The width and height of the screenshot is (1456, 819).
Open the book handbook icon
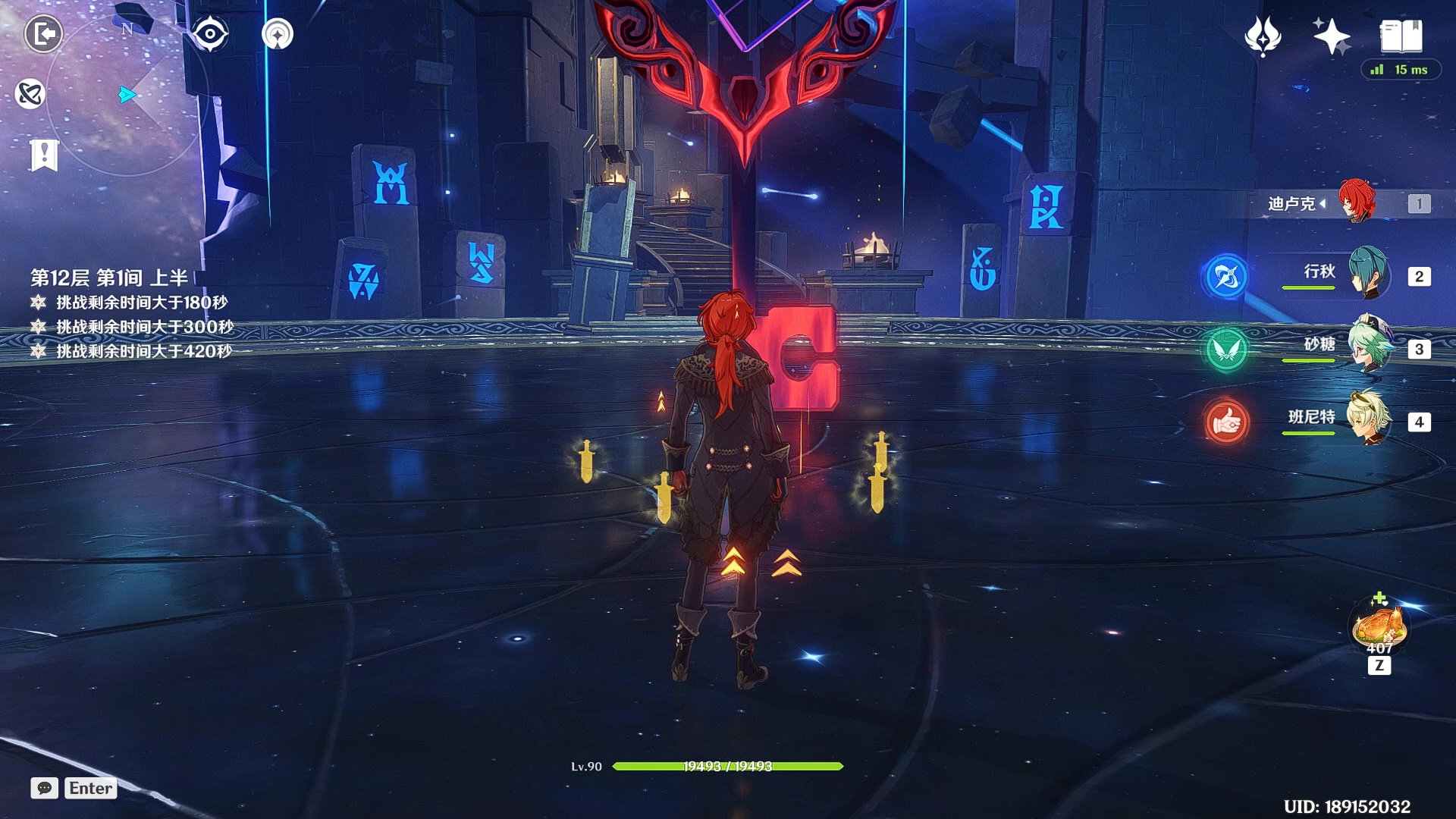pos(1401,36)
